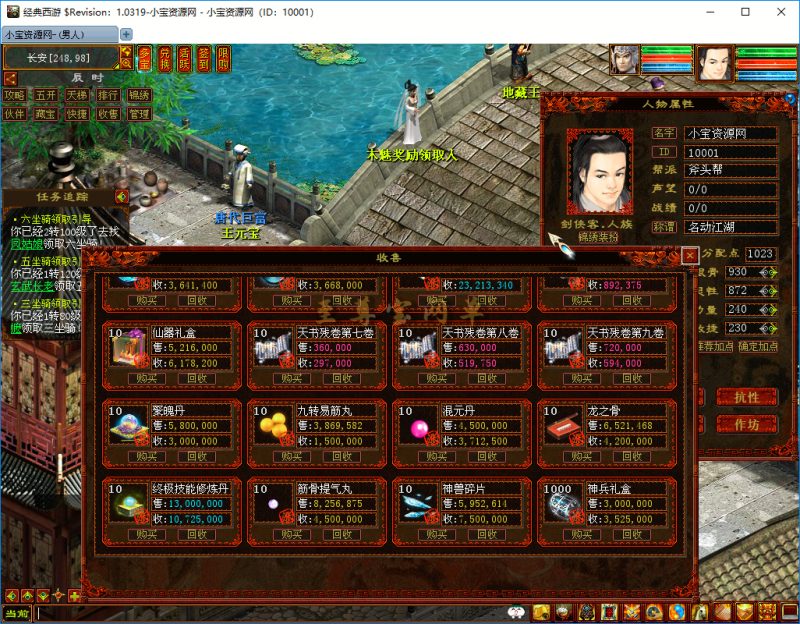Viewport: 800px width, 624px height.
Task: Recycle 神兽碎片 with its 回收 button
Action: tap(489, 534)
